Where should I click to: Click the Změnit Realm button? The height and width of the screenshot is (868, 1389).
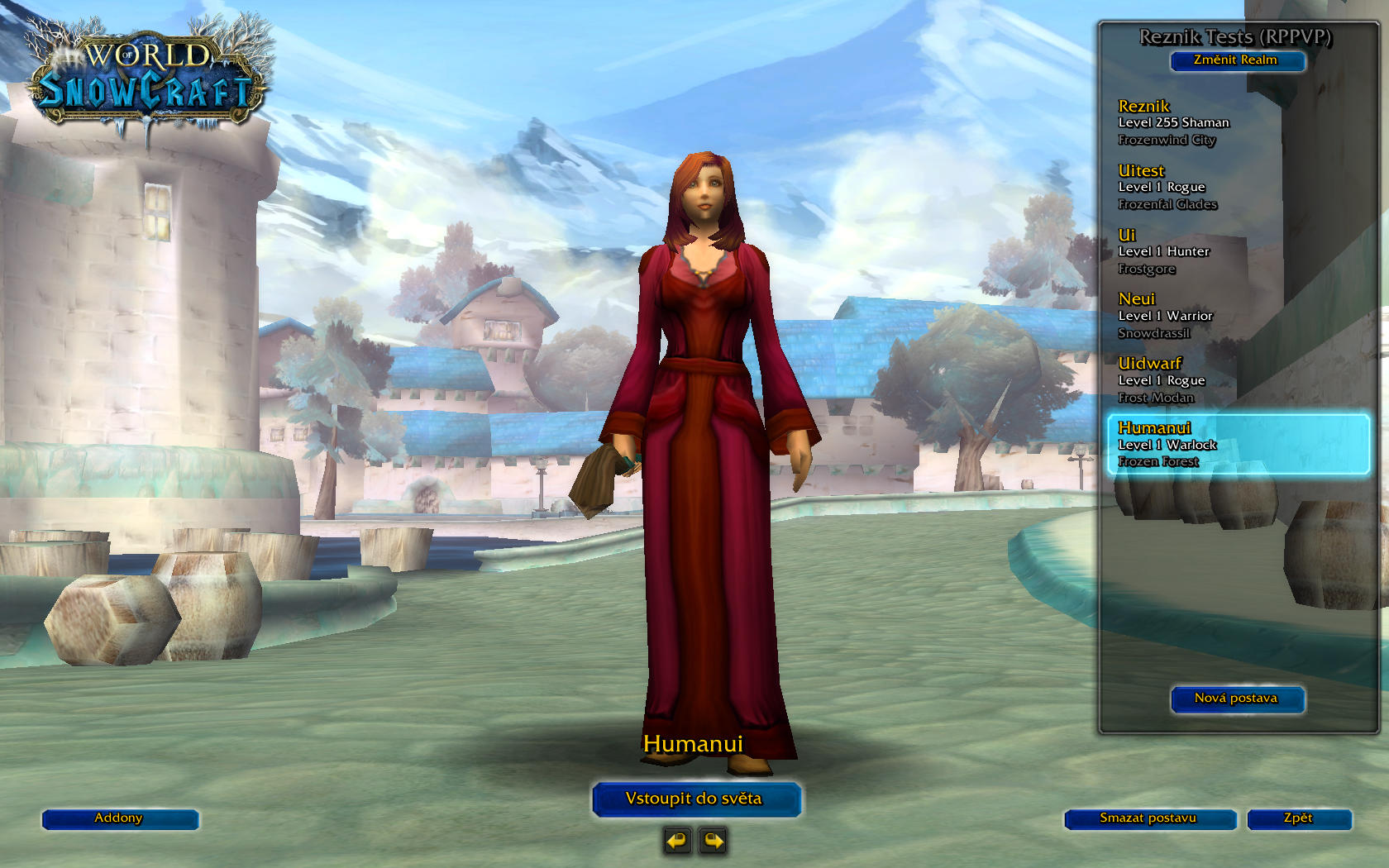1237,60
